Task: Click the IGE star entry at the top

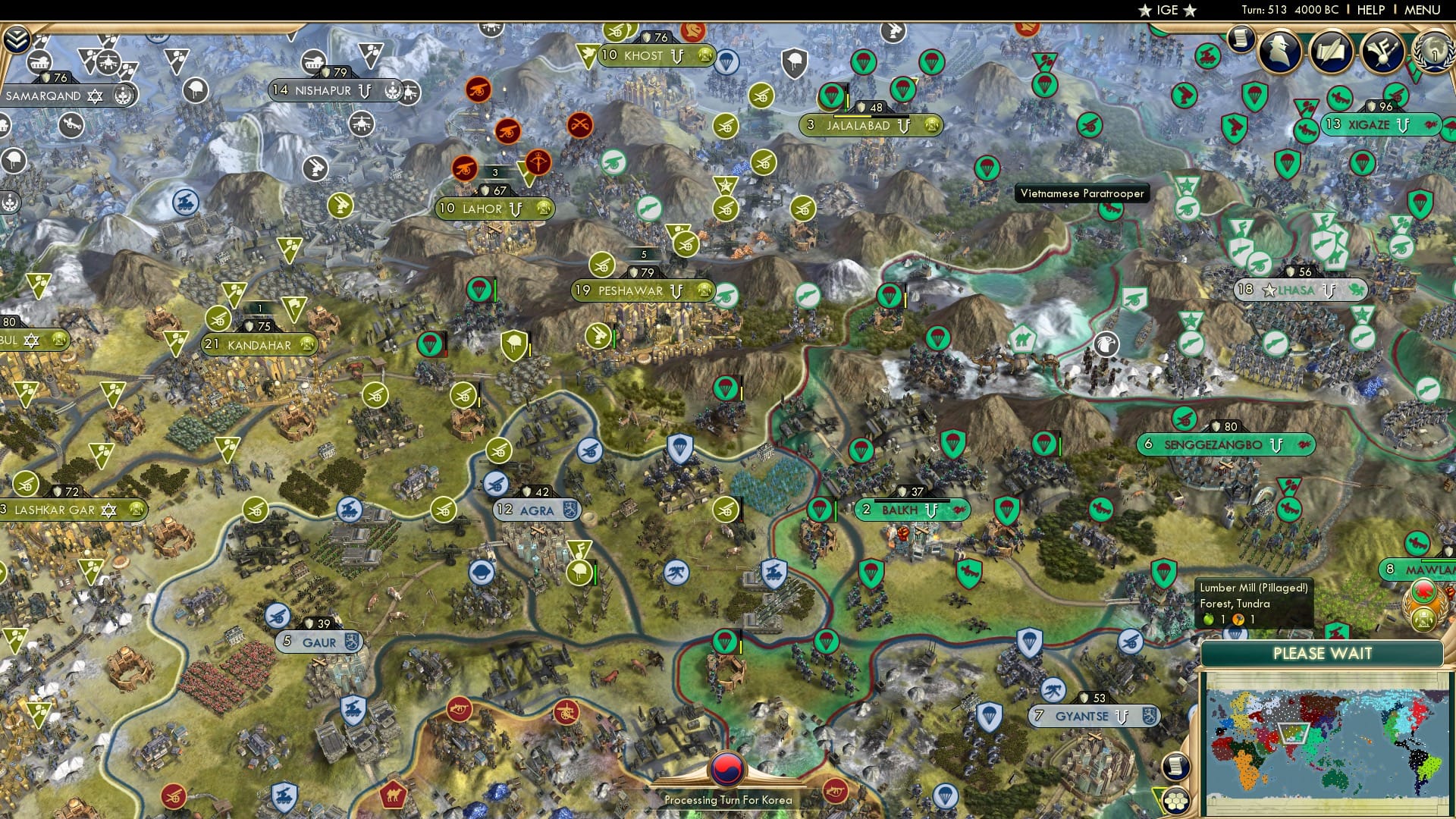Action: pos(1166,10)
